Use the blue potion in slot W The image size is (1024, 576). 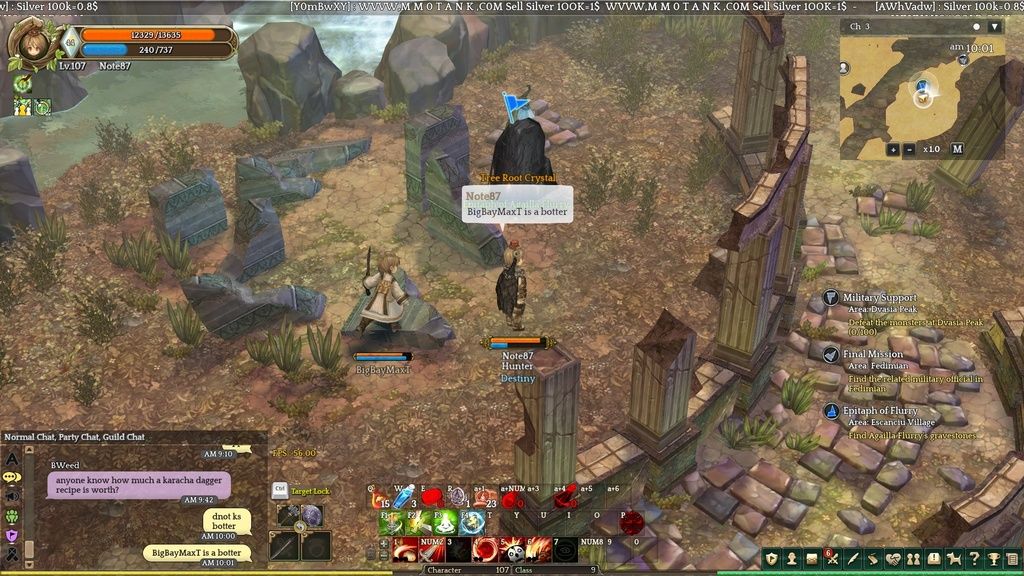[x=404, y=497]
